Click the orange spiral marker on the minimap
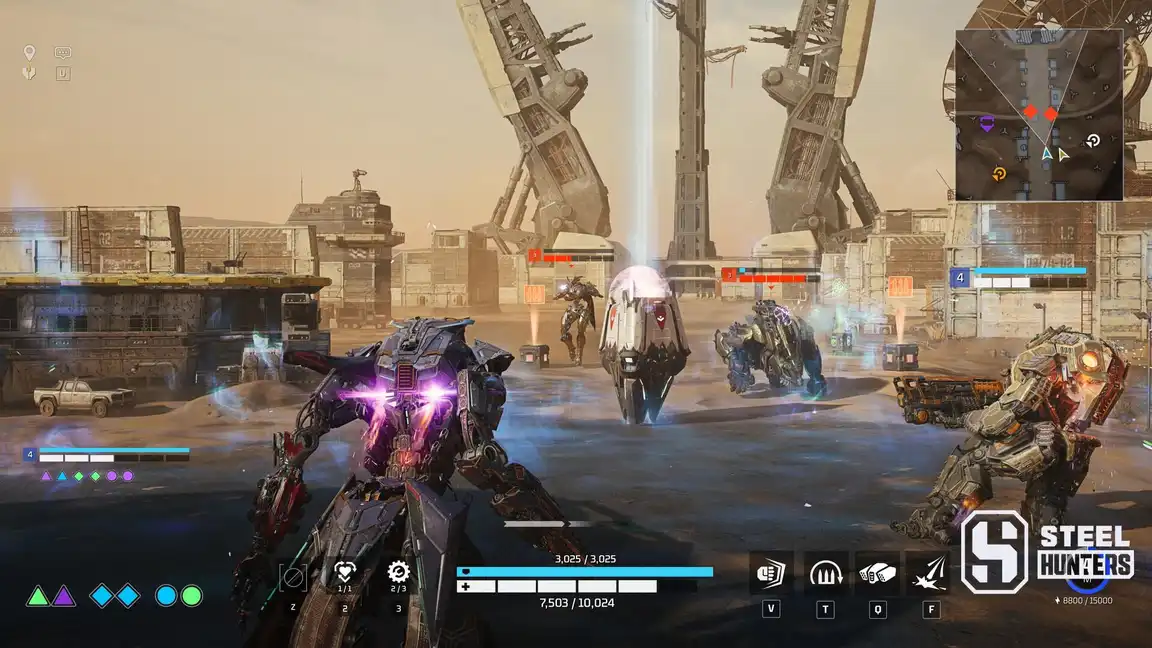 tap(999, 176)
